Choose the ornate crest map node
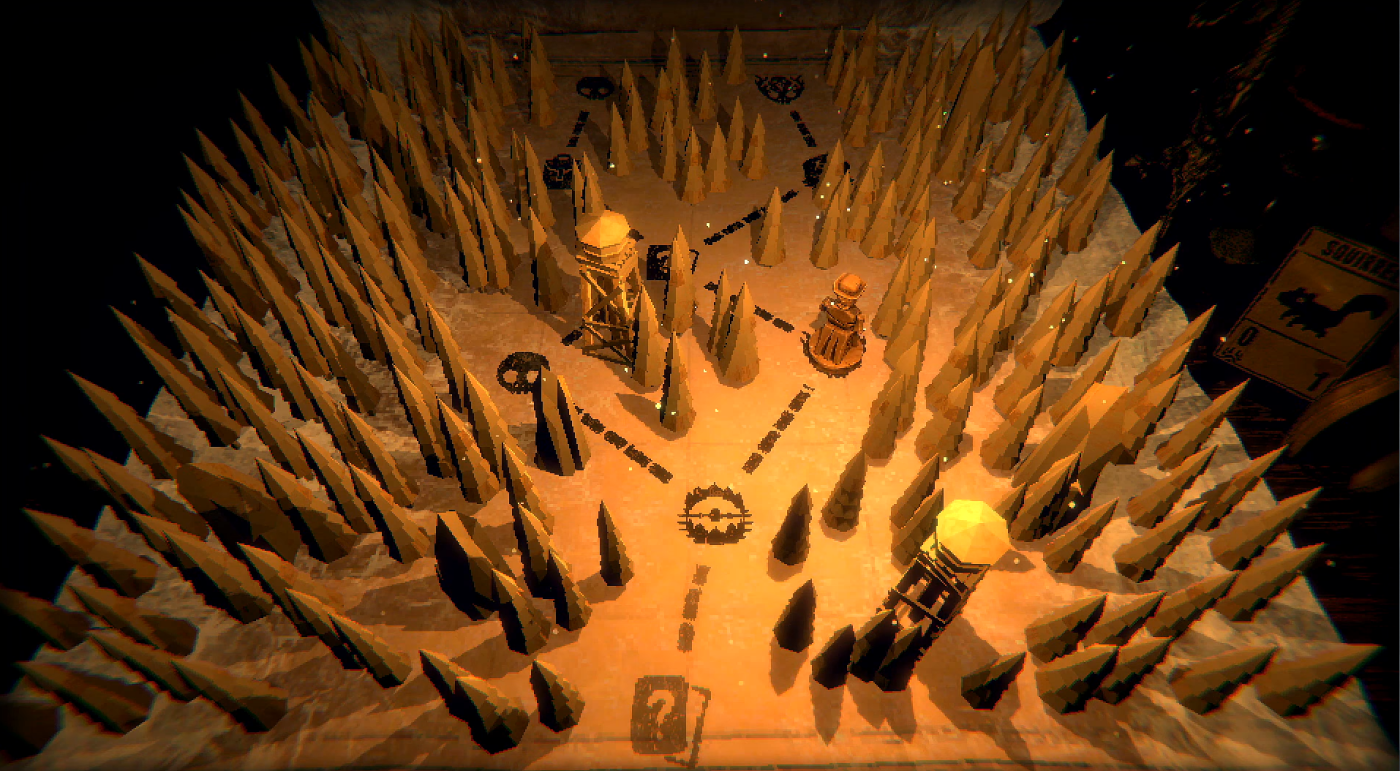1400x771 pixels. [x=779, y=88]
